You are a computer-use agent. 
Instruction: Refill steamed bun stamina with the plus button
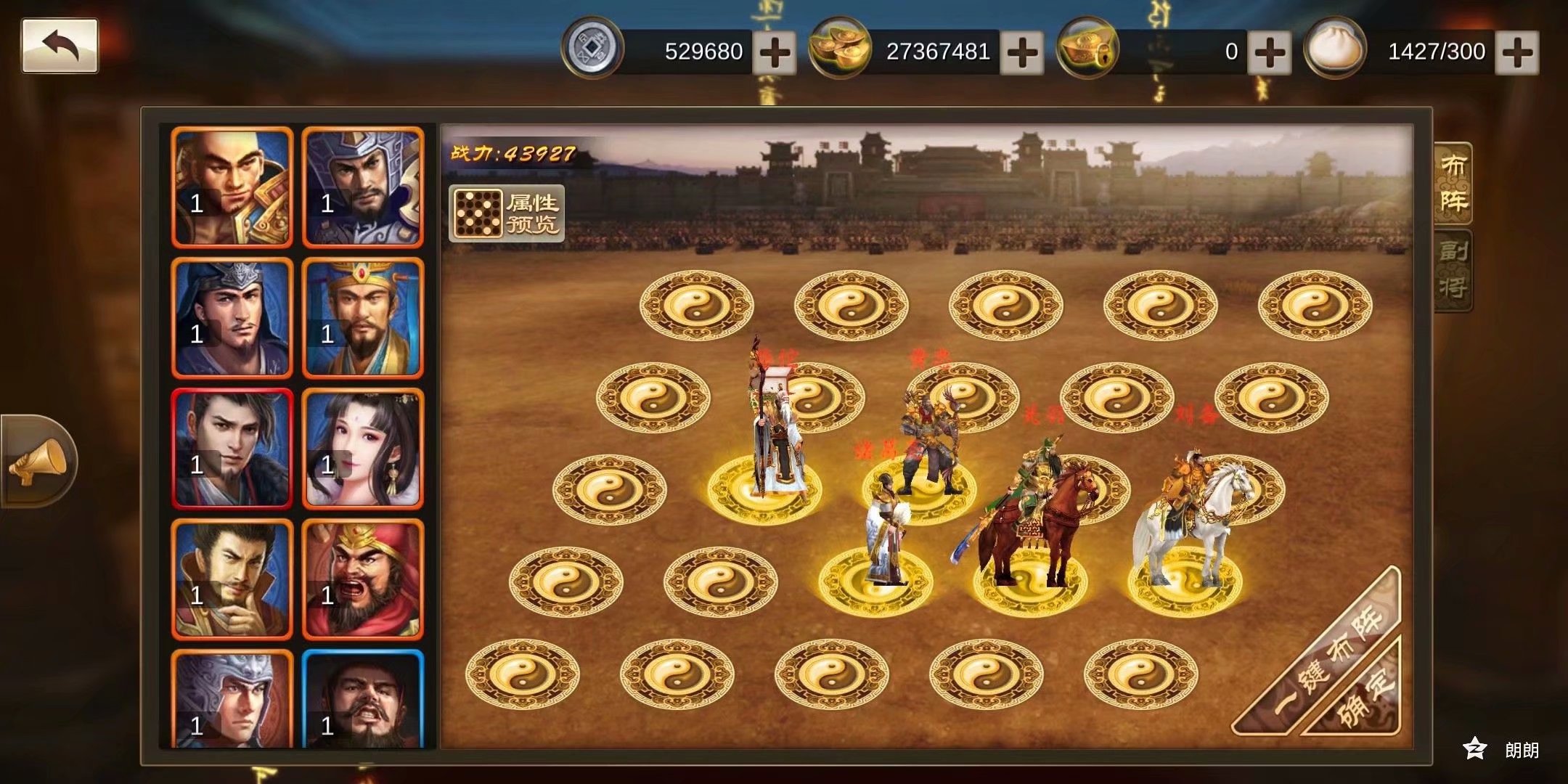click(1516, 52)
